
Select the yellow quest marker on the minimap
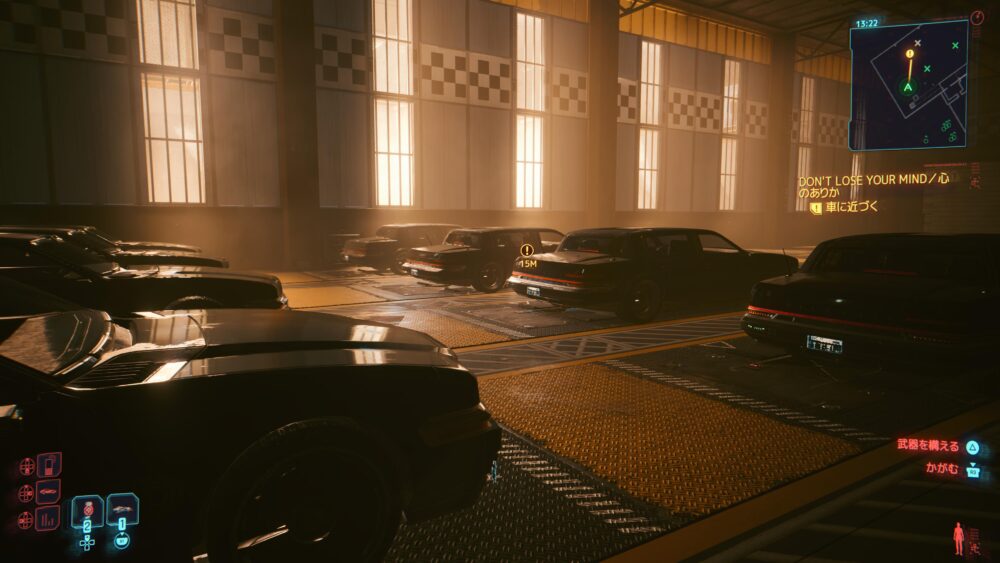[910, 53]
